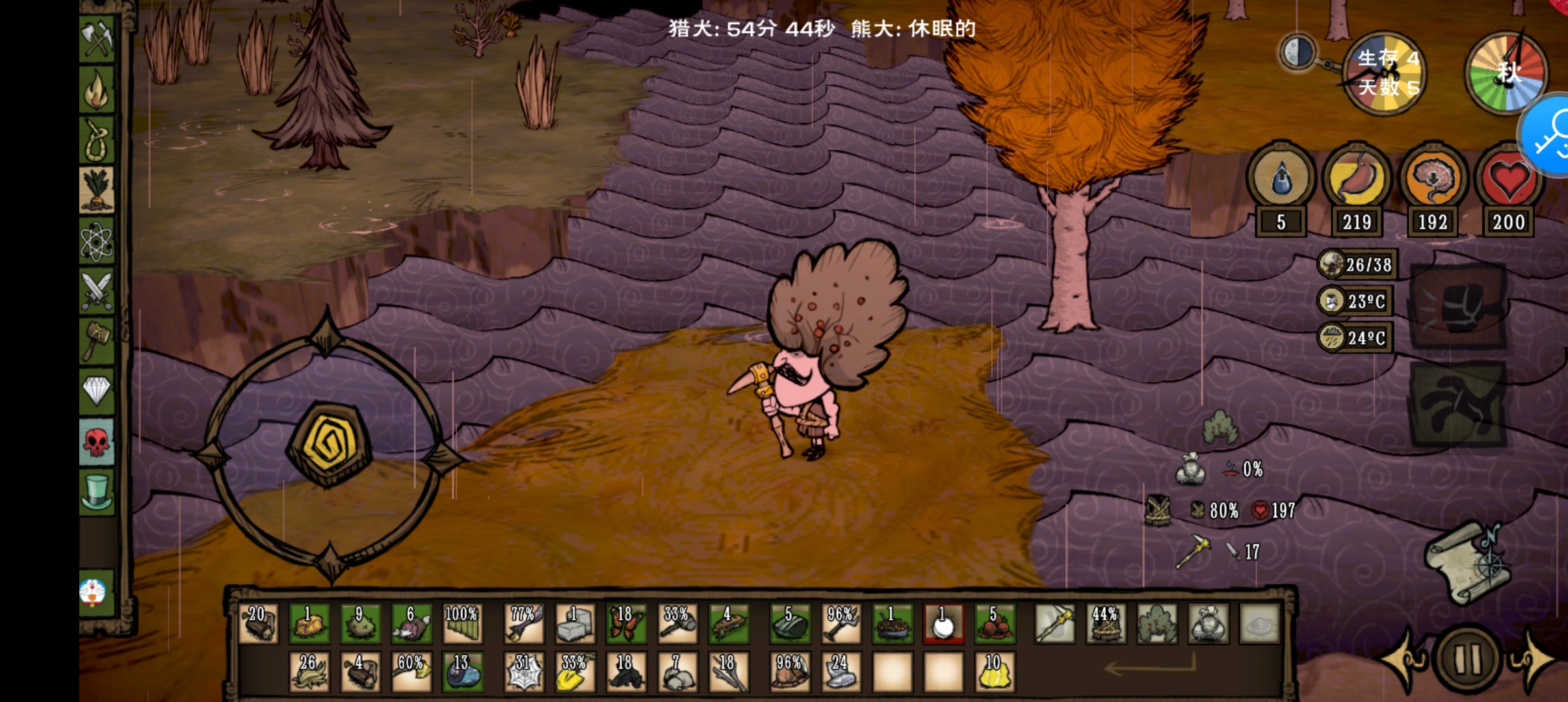Select the meatballs food slot

coord(995,623)
